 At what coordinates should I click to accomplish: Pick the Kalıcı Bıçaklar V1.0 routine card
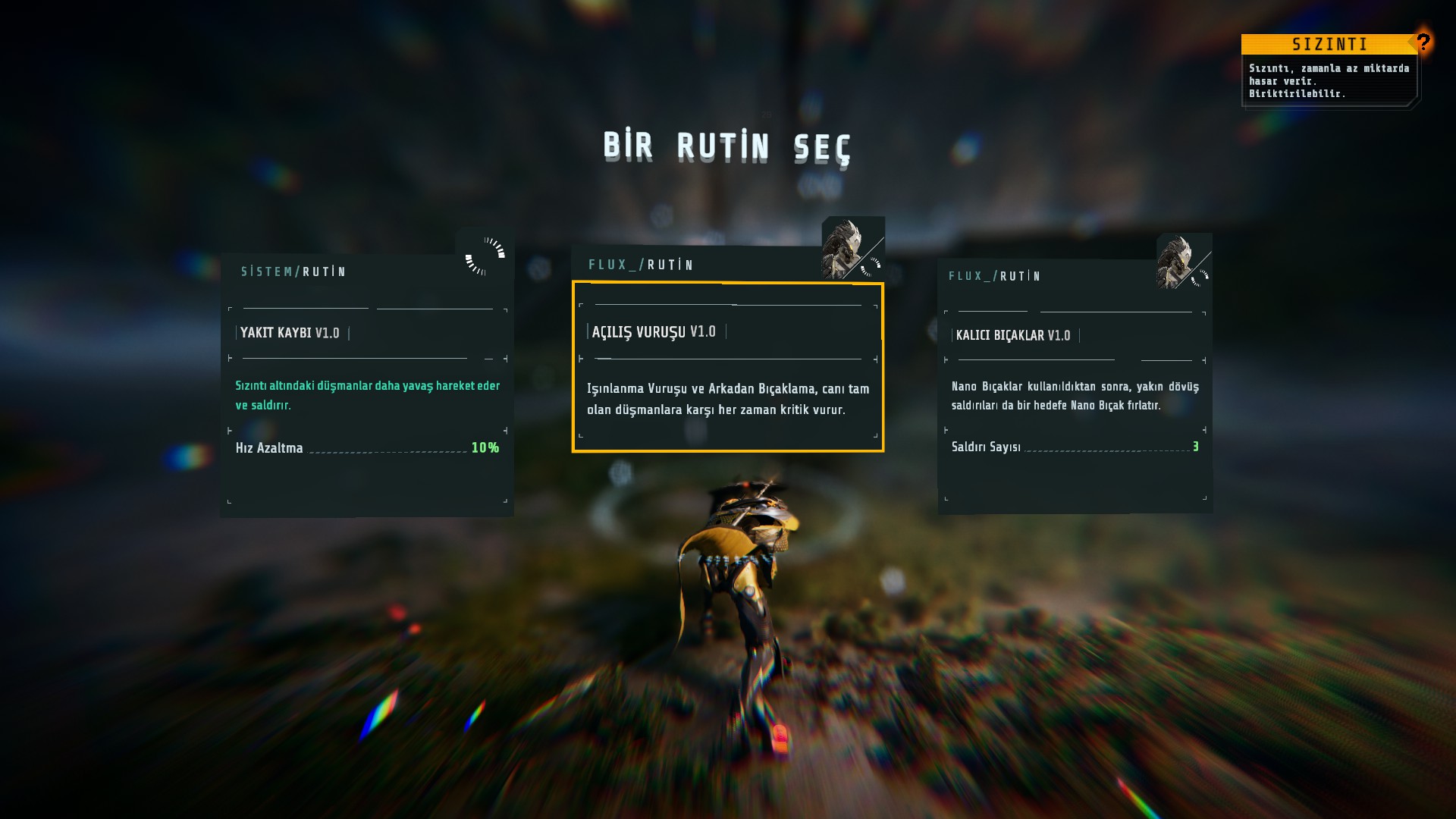(1075, 387)
